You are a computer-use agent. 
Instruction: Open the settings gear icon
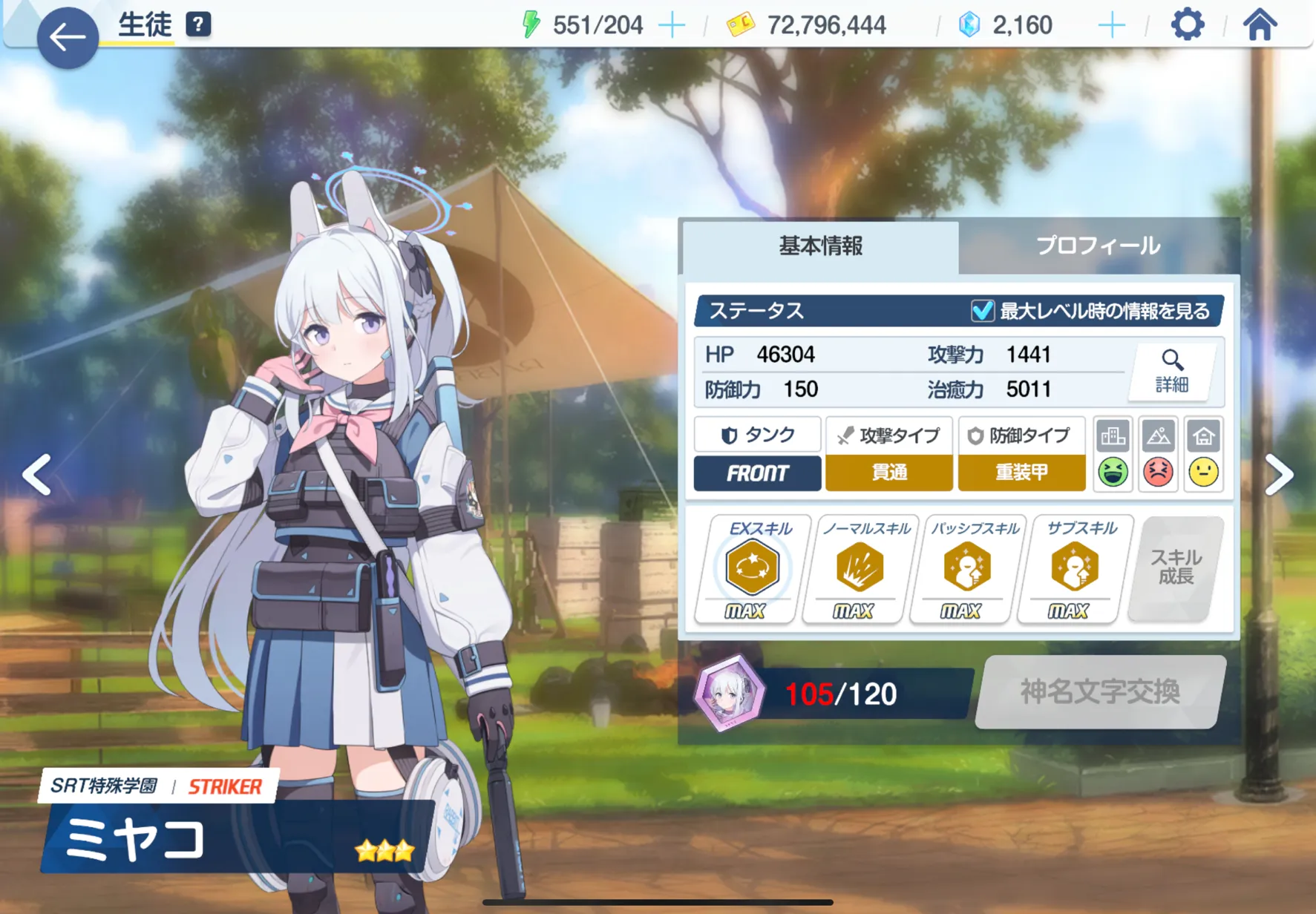(1187, 25)
